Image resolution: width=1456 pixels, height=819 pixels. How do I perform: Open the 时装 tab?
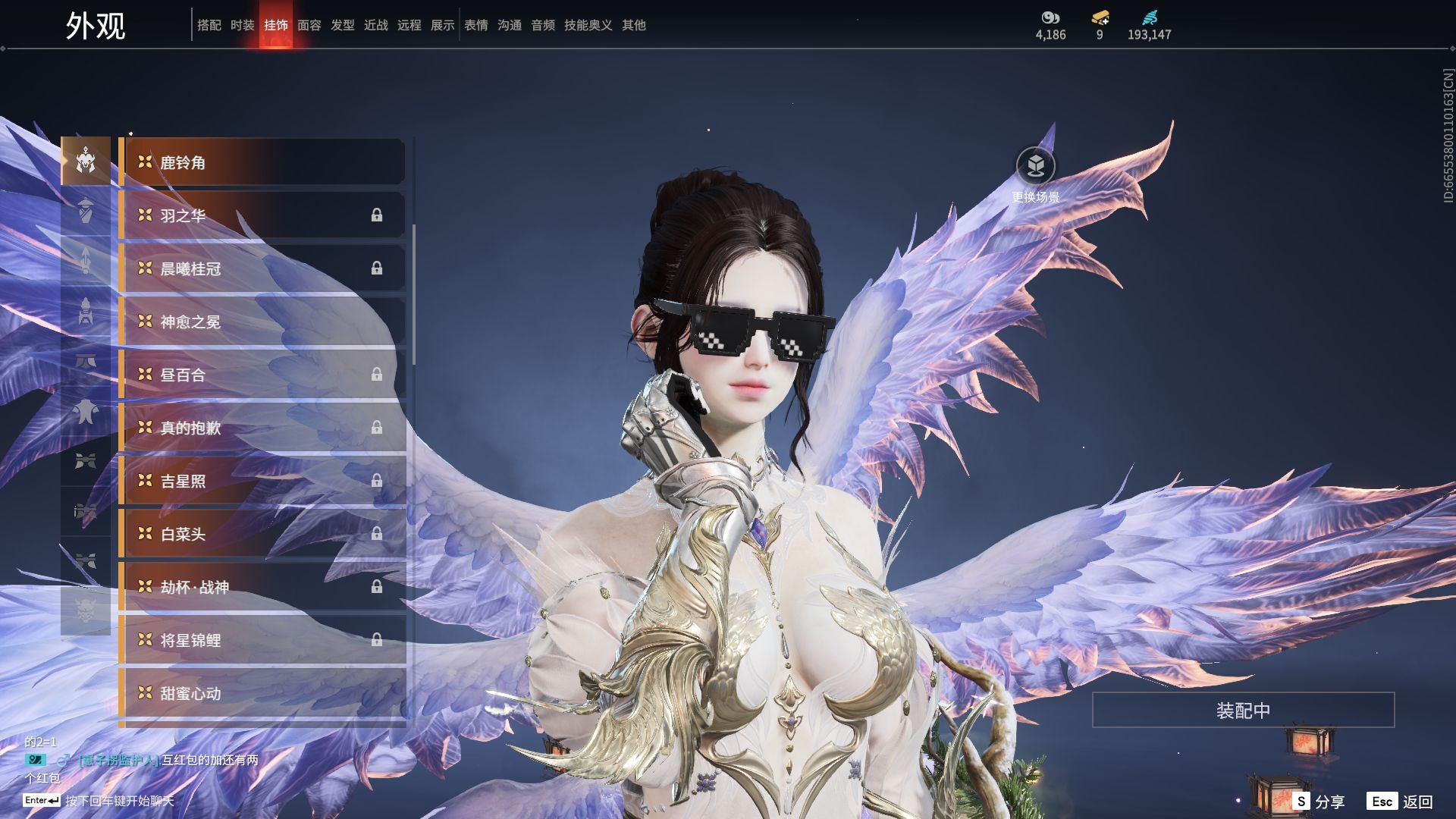[243, 25]
